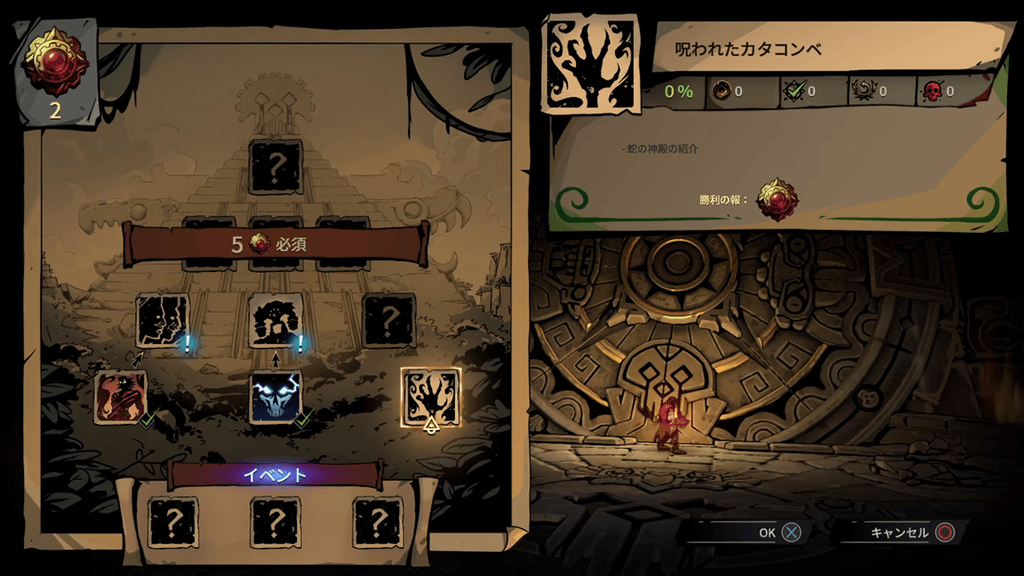Select the silhouetted tree level tile

[275, 320]
